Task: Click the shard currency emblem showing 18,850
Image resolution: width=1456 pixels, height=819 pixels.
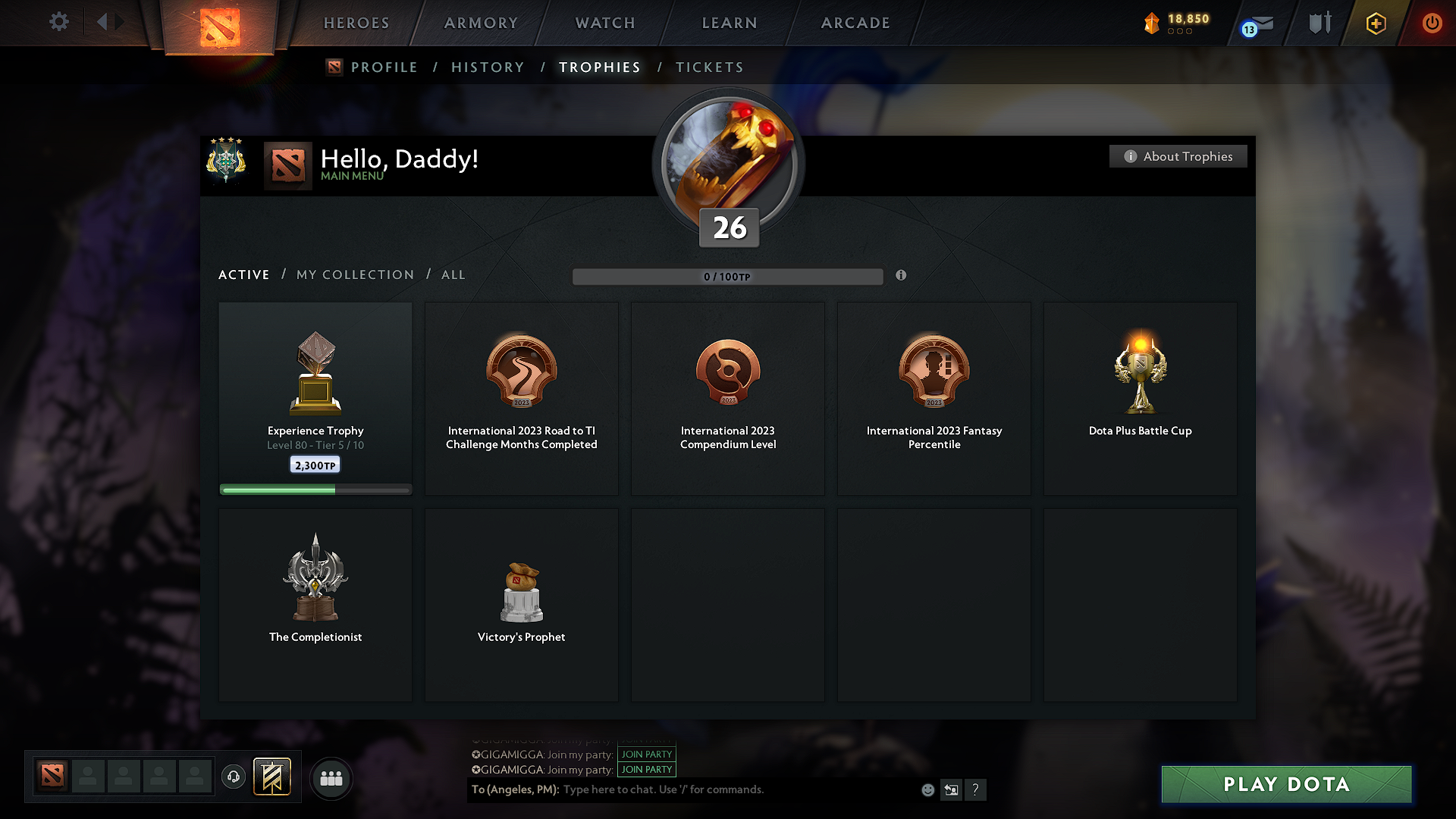Action: 1153,23
